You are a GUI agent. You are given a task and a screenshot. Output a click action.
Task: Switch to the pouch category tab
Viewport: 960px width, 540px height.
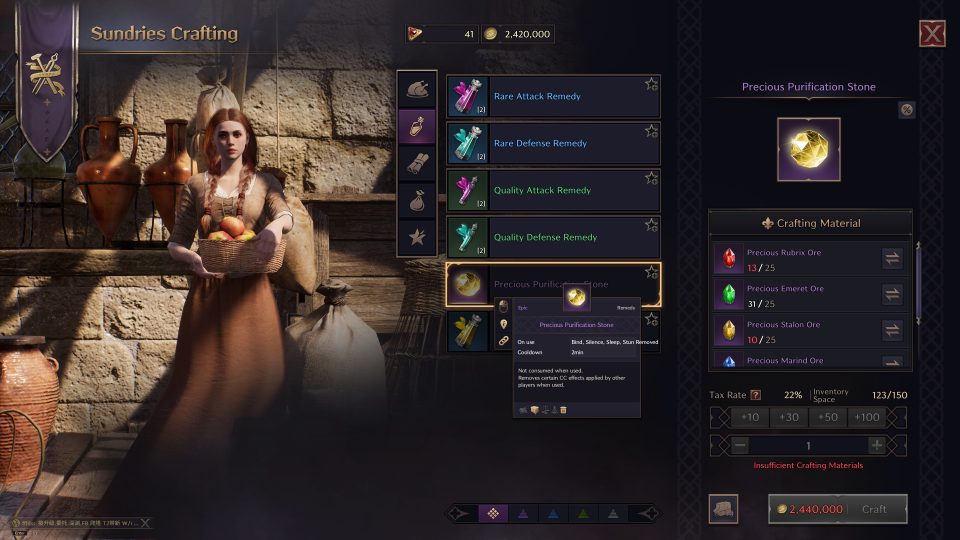pyautogui.click(x=416, y=200)
